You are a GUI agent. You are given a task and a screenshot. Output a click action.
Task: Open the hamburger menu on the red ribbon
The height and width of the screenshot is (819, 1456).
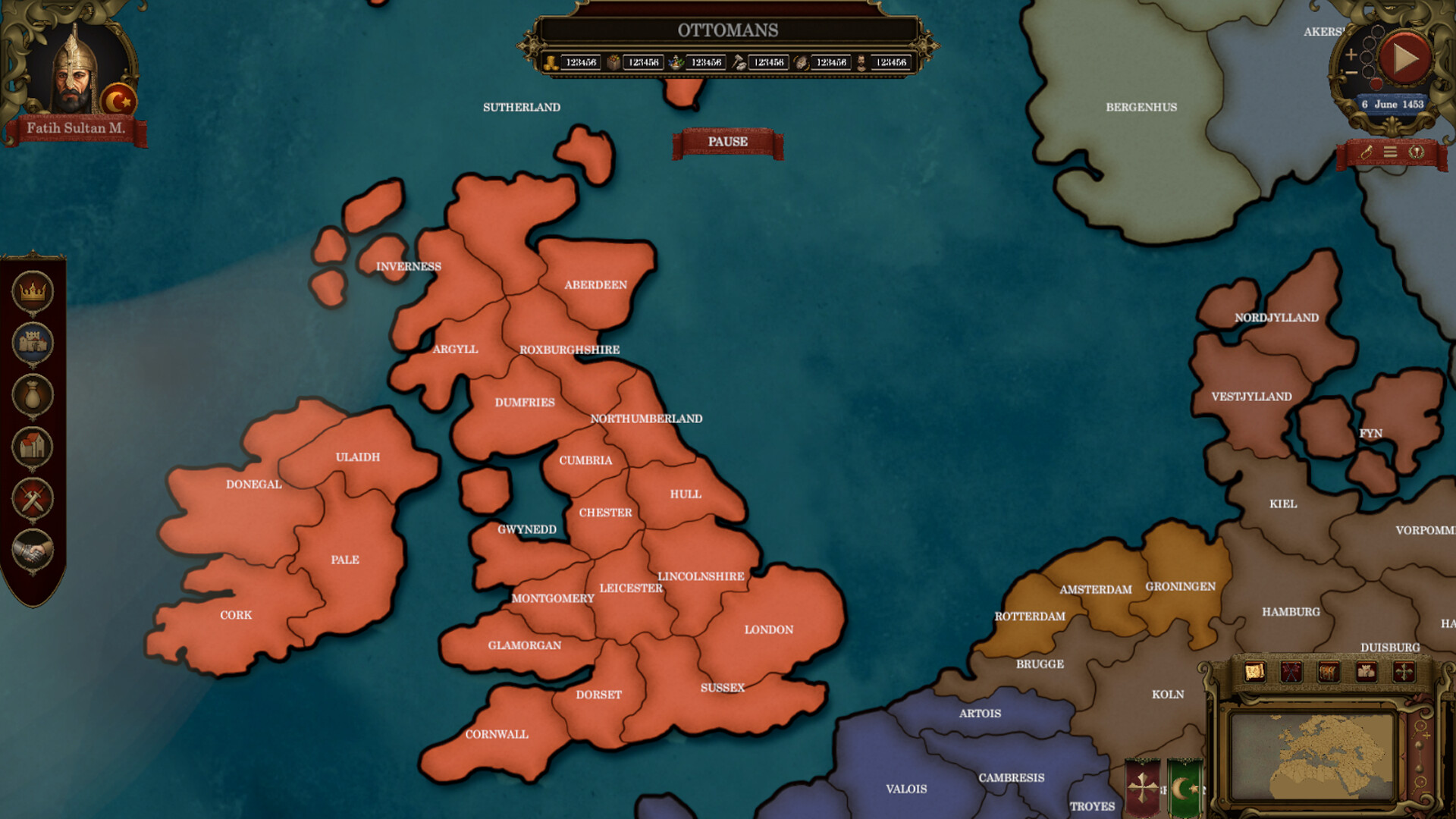pyautogui.click(x=1391, y=151)
